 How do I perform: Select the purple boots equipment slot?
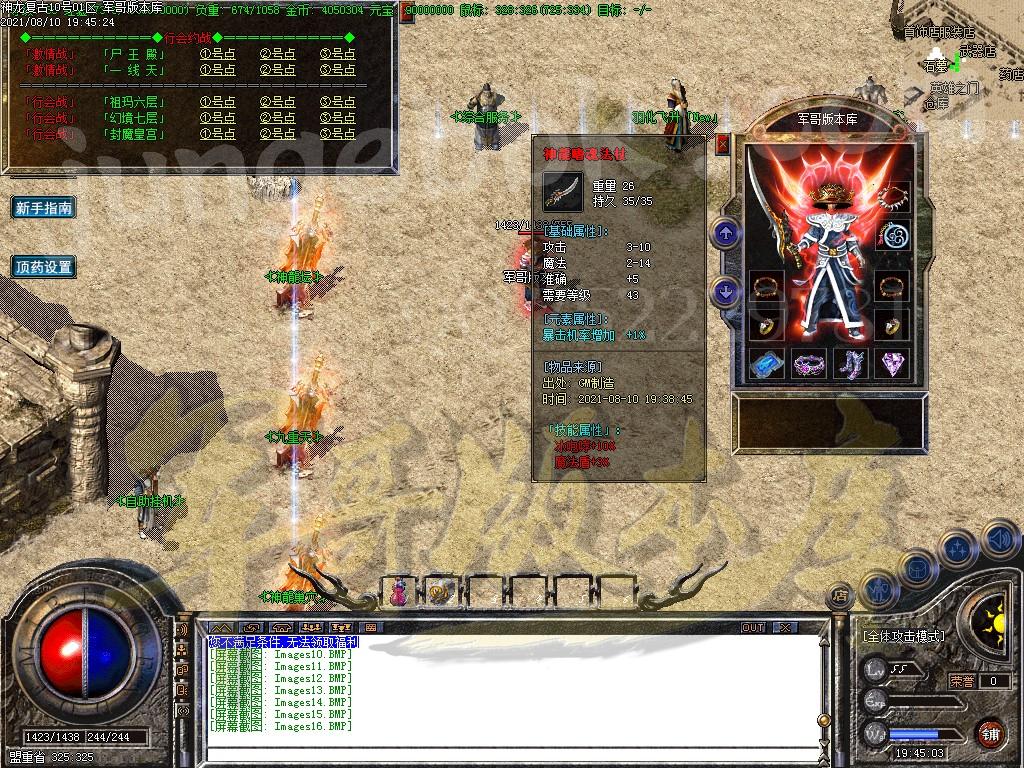850,362
